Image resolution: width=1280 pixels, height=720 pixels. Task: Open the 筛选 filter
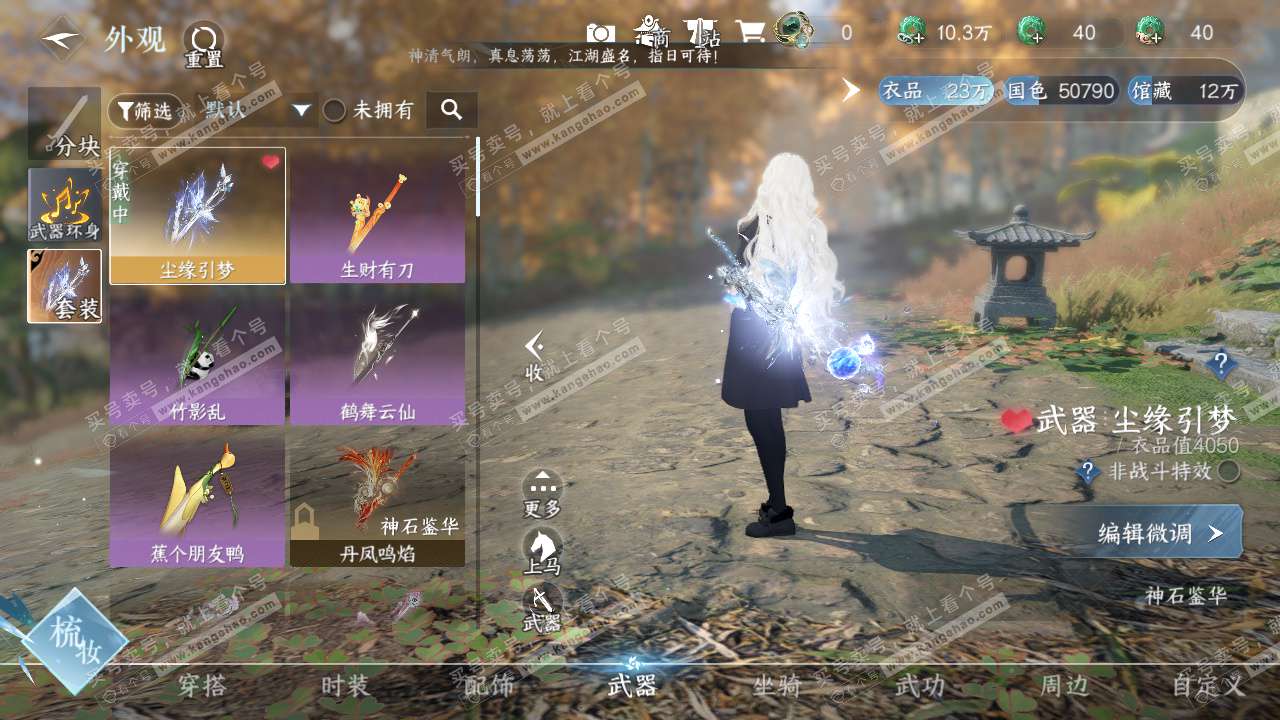pos(145,110)
